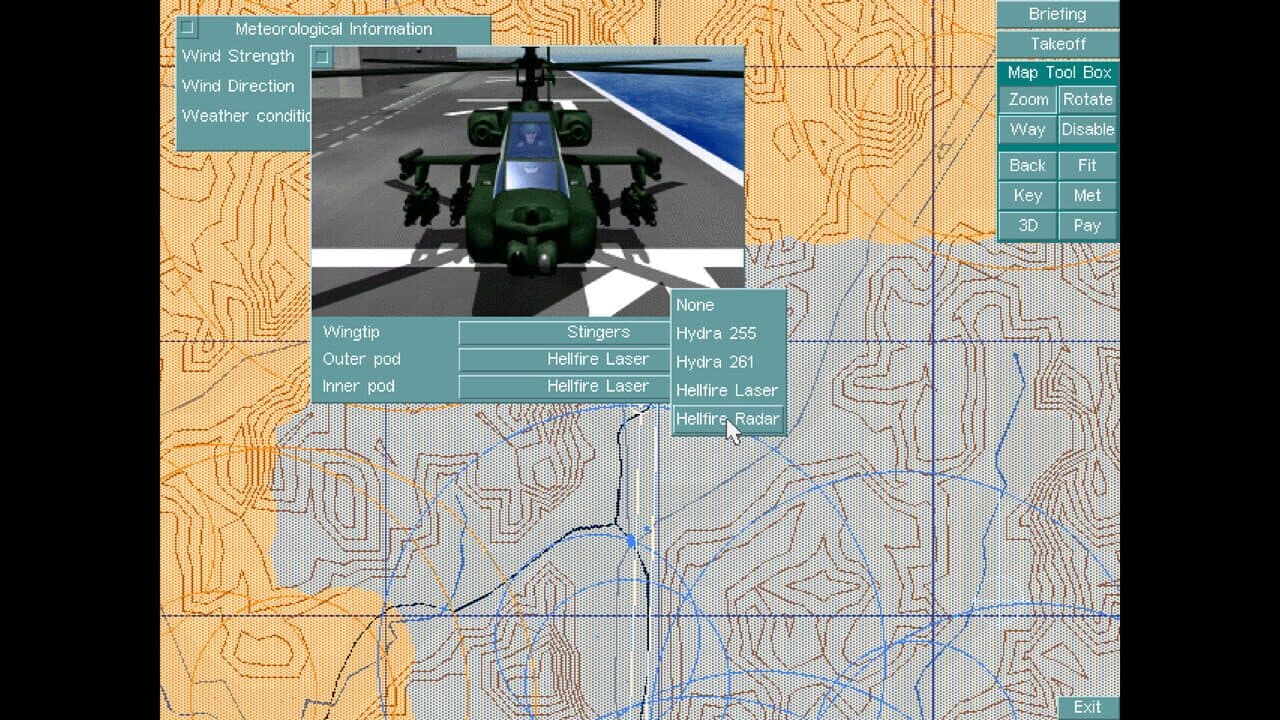The height and width of the screenshot is (720, 1280).
Task: Choose Hellfire Radar from the weapon list
Action: (x=727, y=419)
